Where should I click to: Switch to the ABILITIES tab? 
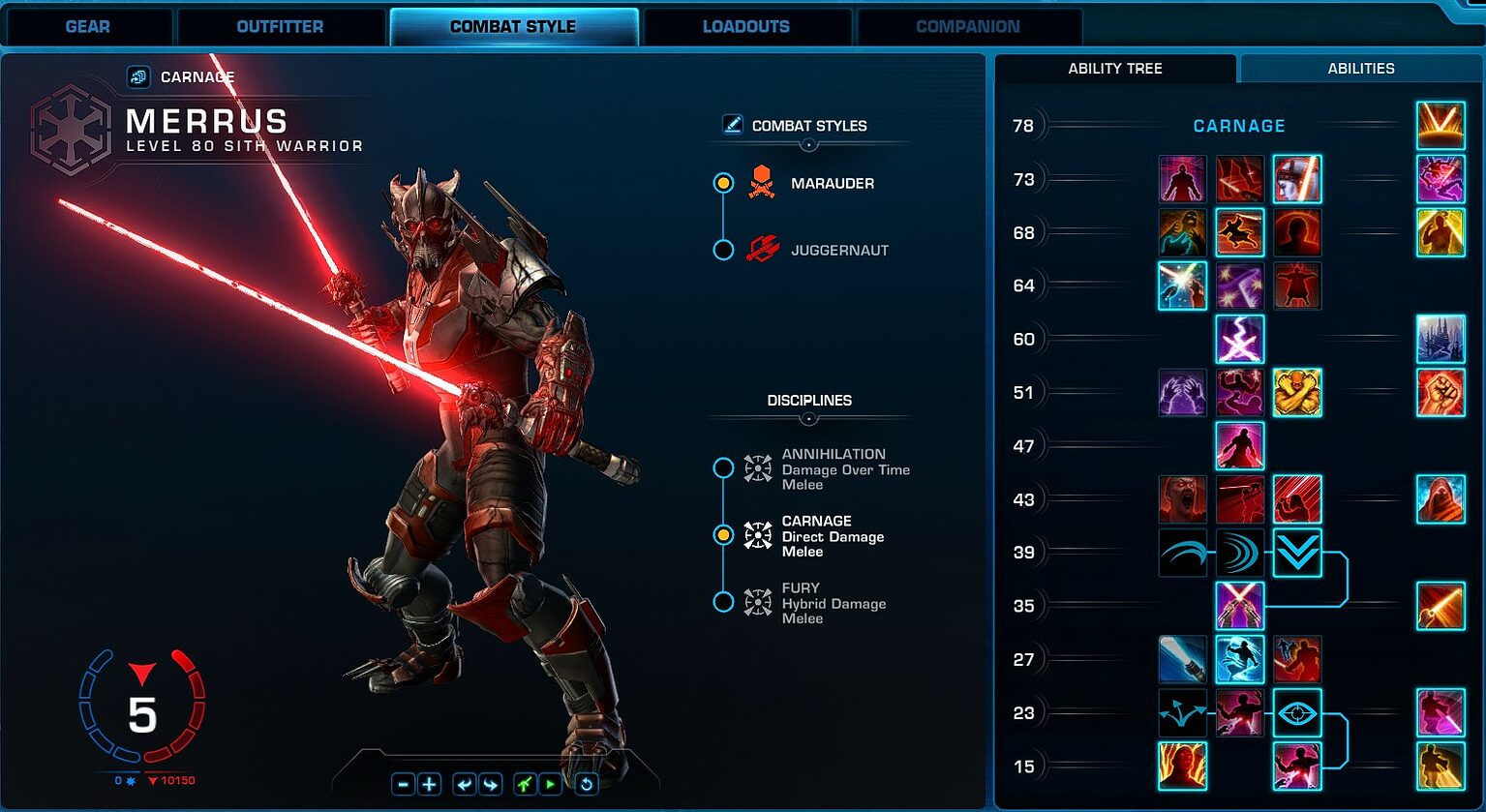pyautogui.click(x=1360, y=68)
